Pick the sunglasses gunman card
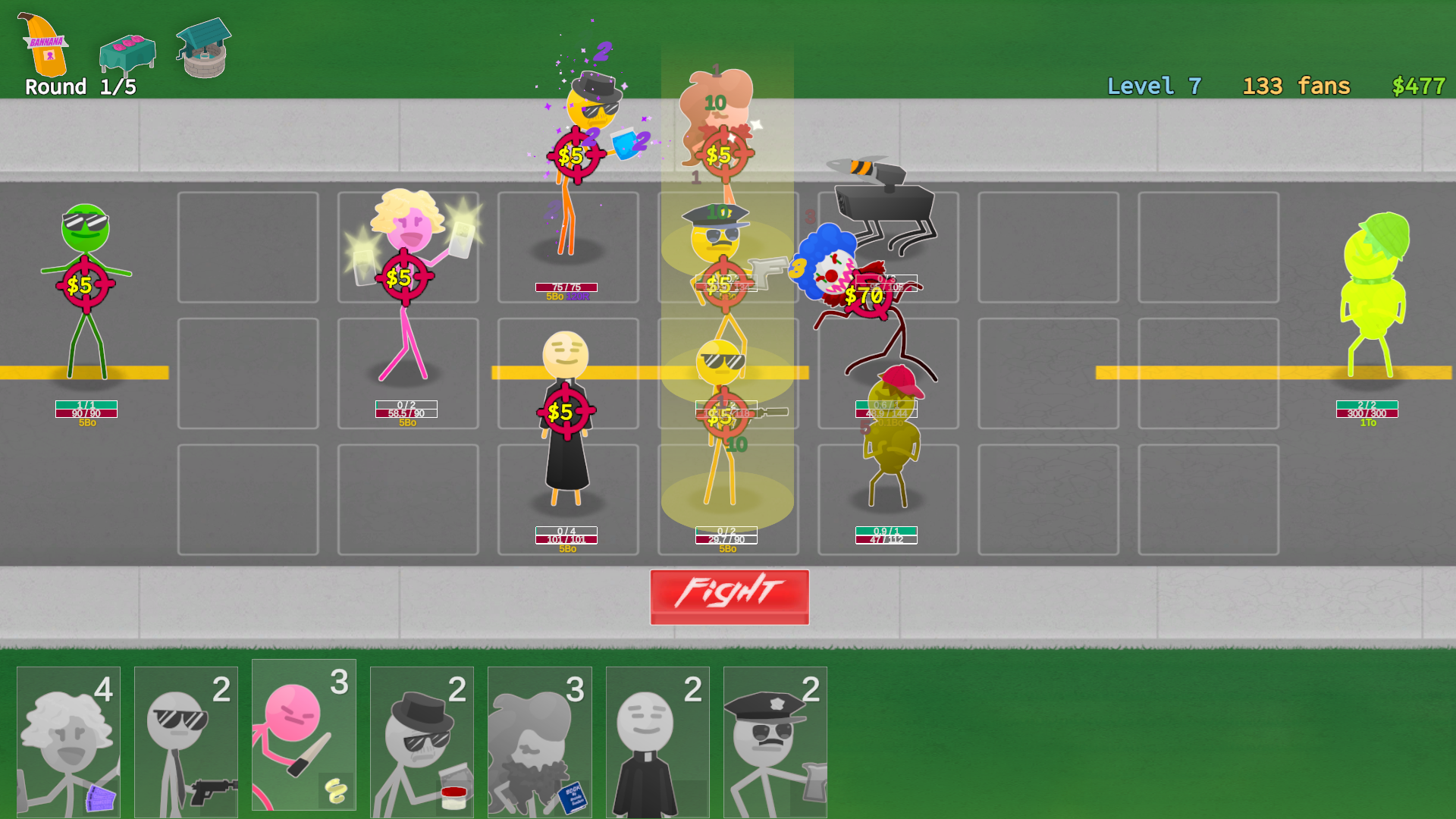The height and width of the screenshot is (819, 1456). click(x=187, y=739)
